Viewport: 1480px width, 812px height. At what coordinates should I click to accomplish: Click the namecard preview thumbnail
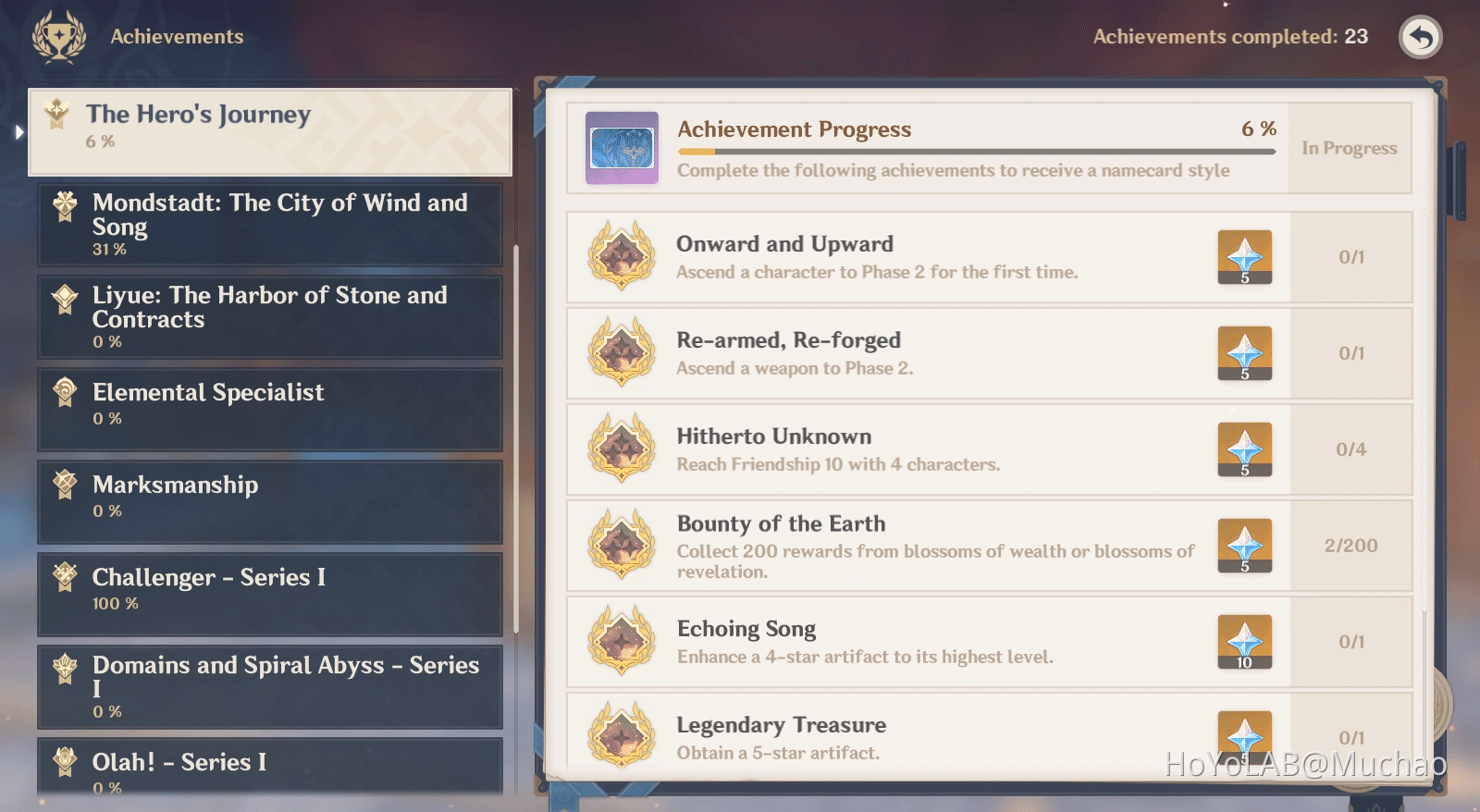(x=621, y=147)
